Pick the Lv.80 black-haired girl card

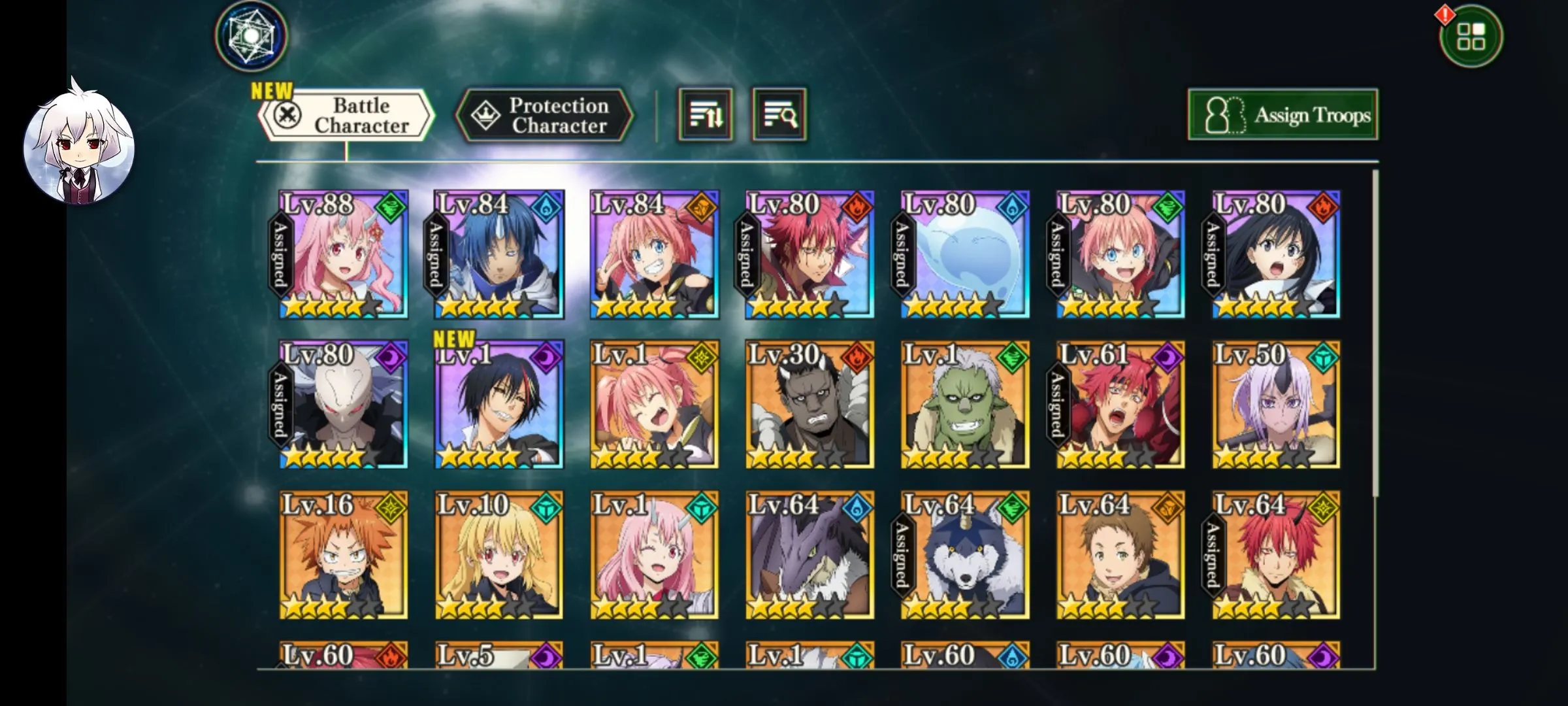click(x=1277, y=255)
